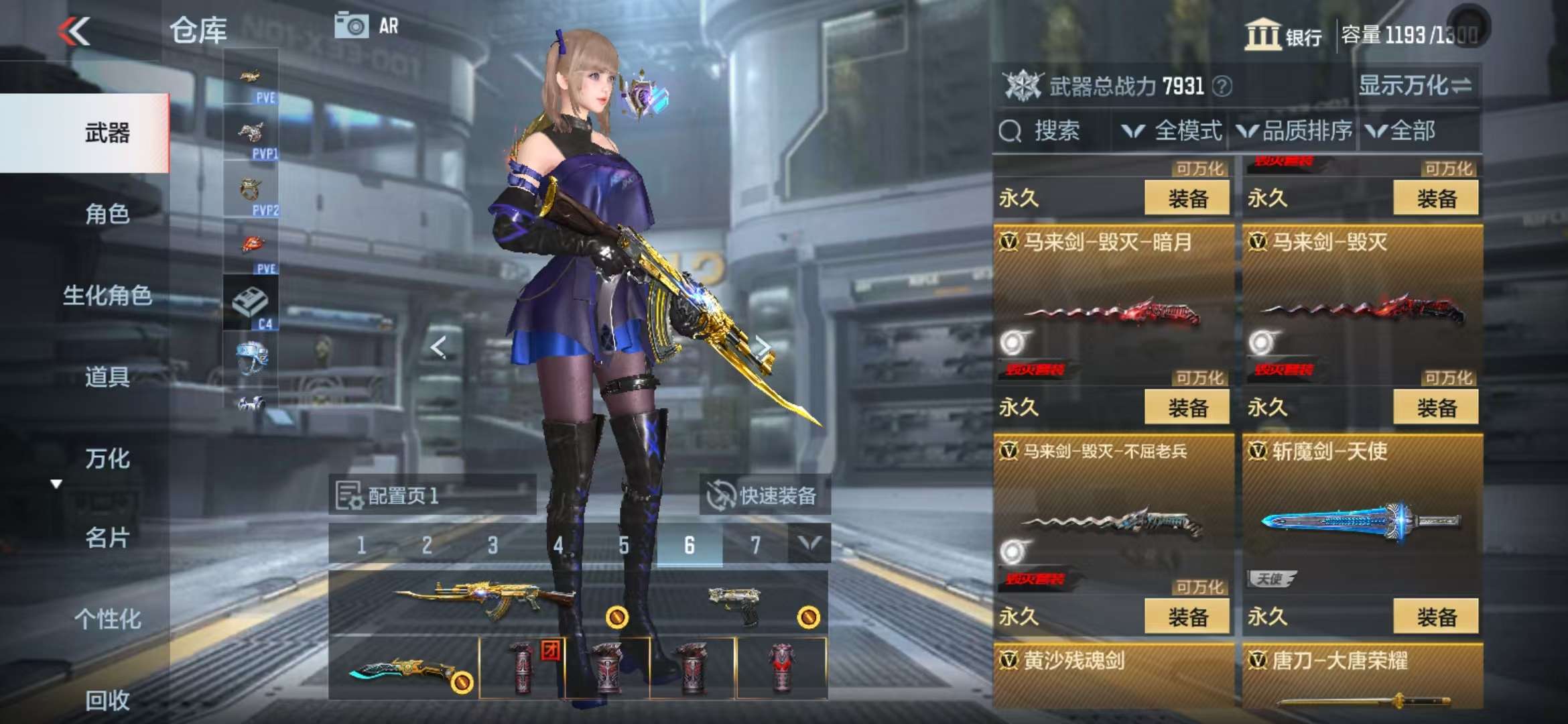This screenshot has width=1568, height=724.
Task: Activate 快速装备 quick equip
Action: tap(764, 495)
